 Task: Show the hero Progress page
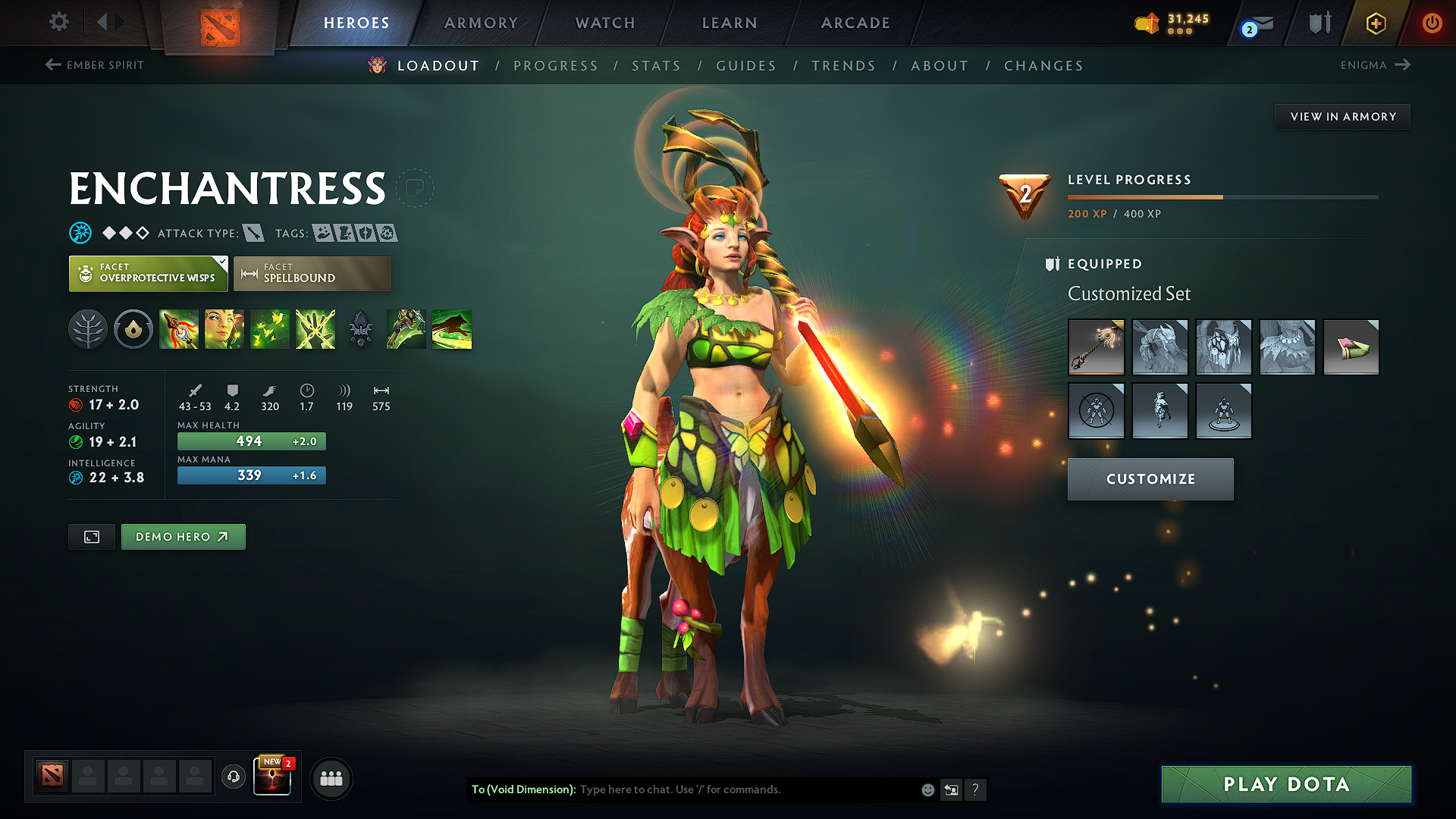[556, 66]
